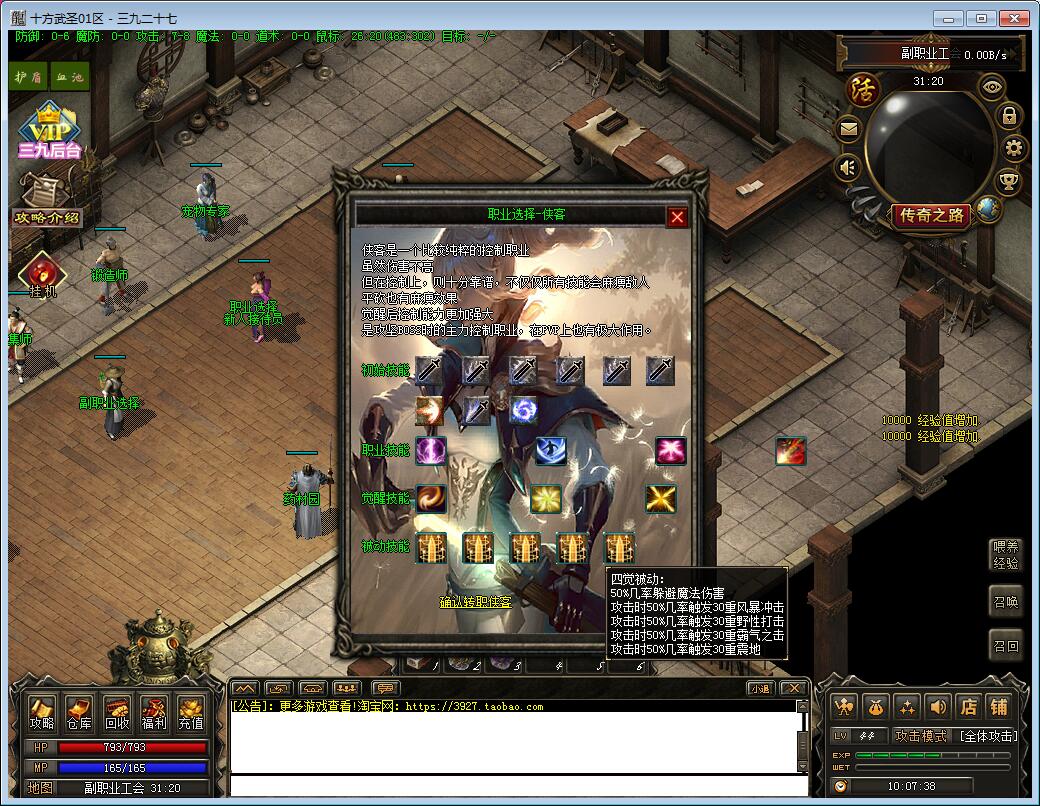Open the 传奇之路 button
The width and height of the screenshot is (1040, 806).
(x=930, y=215)
